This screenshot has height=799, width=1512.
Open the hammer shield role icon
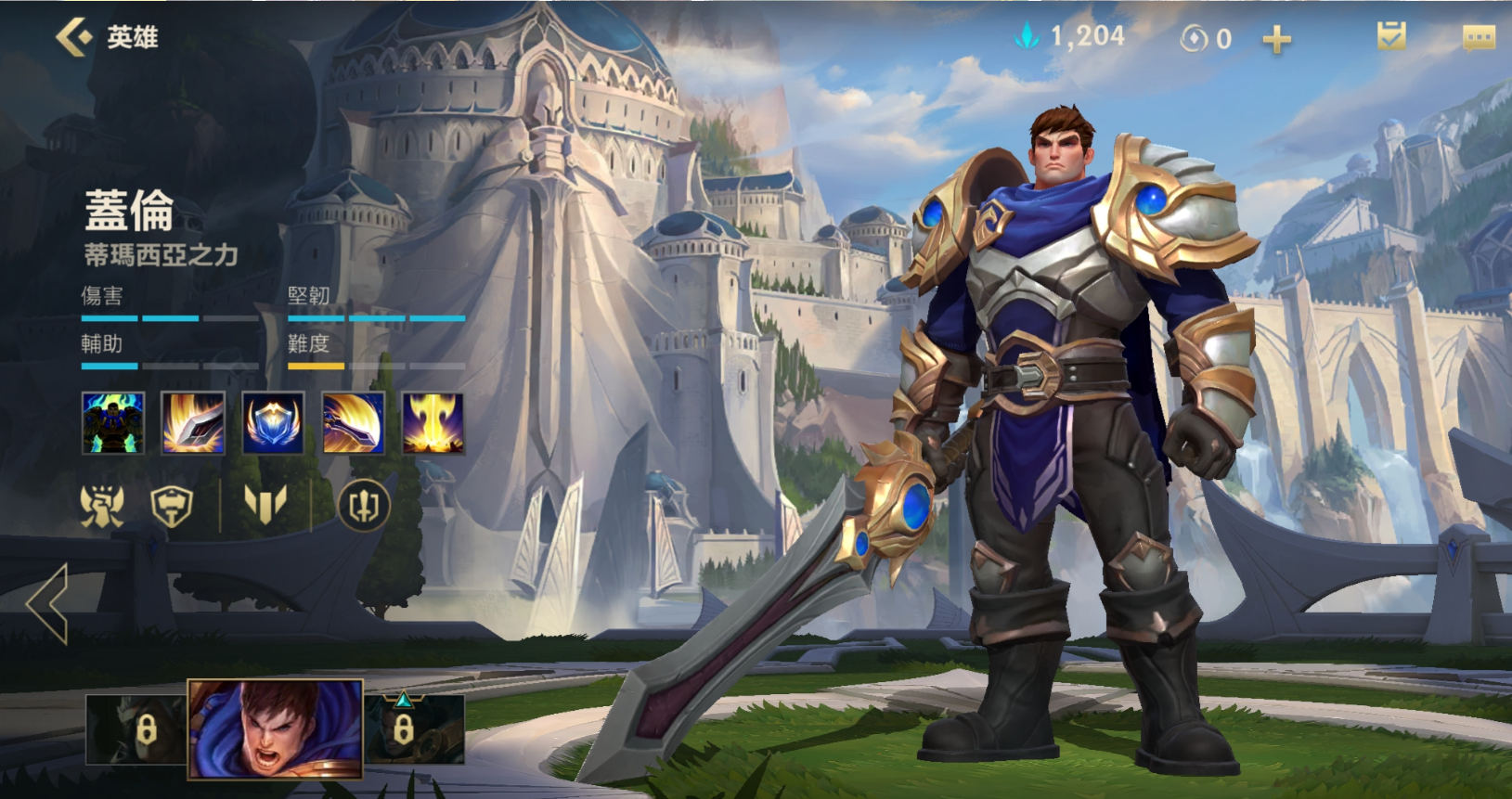[172, 506]
